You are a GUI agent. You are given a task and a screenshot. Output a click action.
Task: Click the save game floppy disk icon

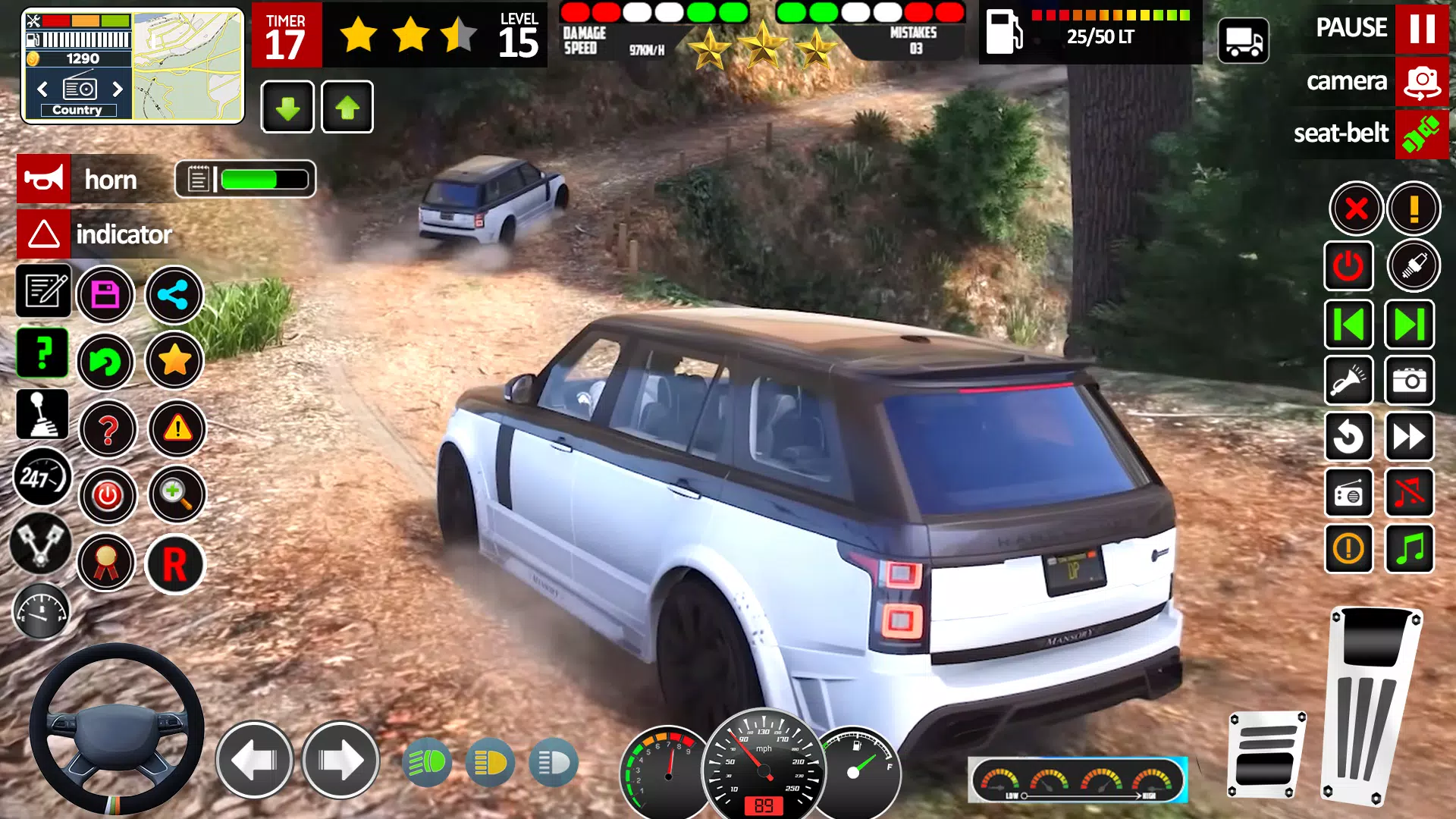pos(107,294)
